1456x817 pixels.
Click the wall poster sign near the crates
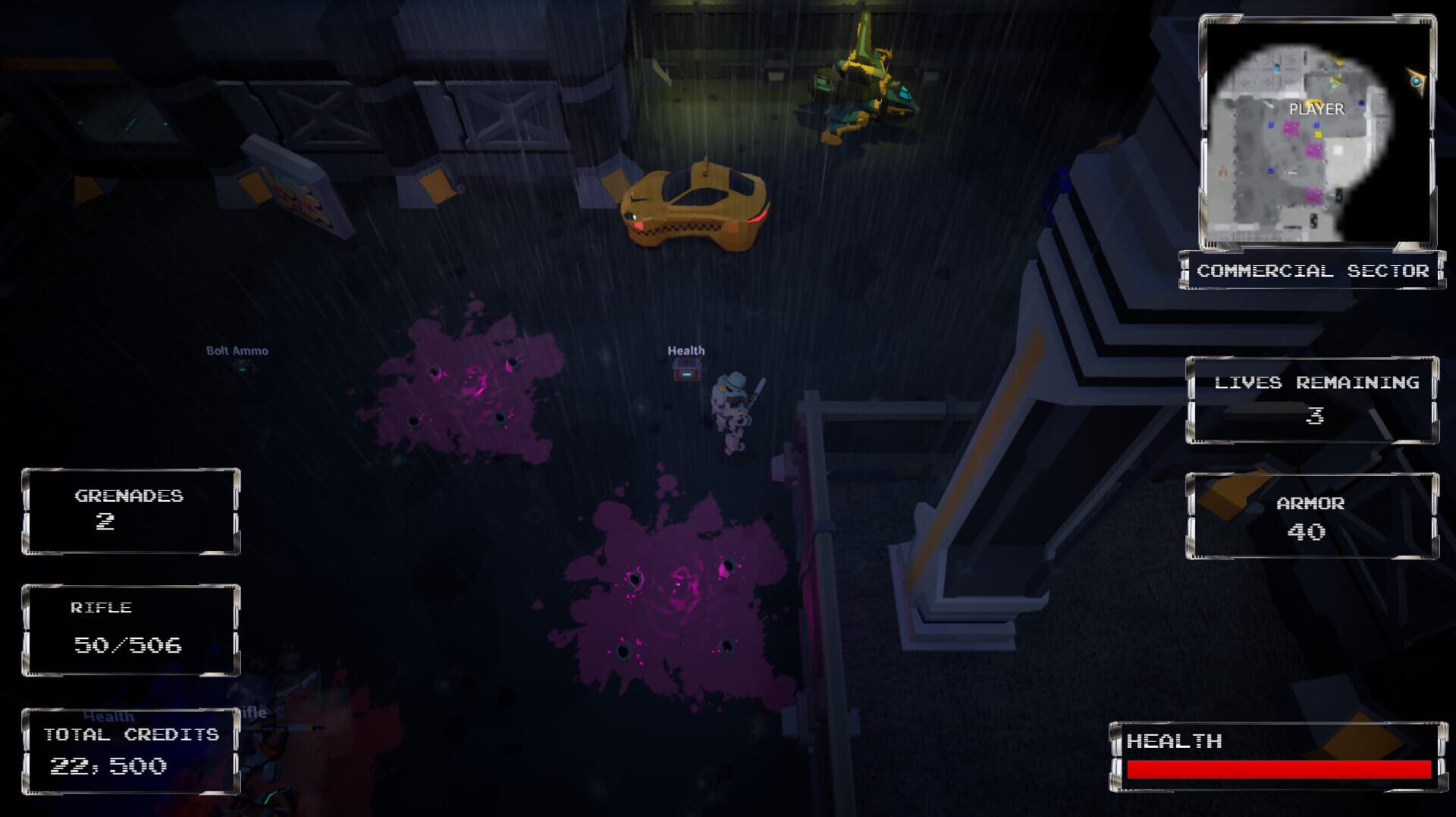tap(296, 196)
